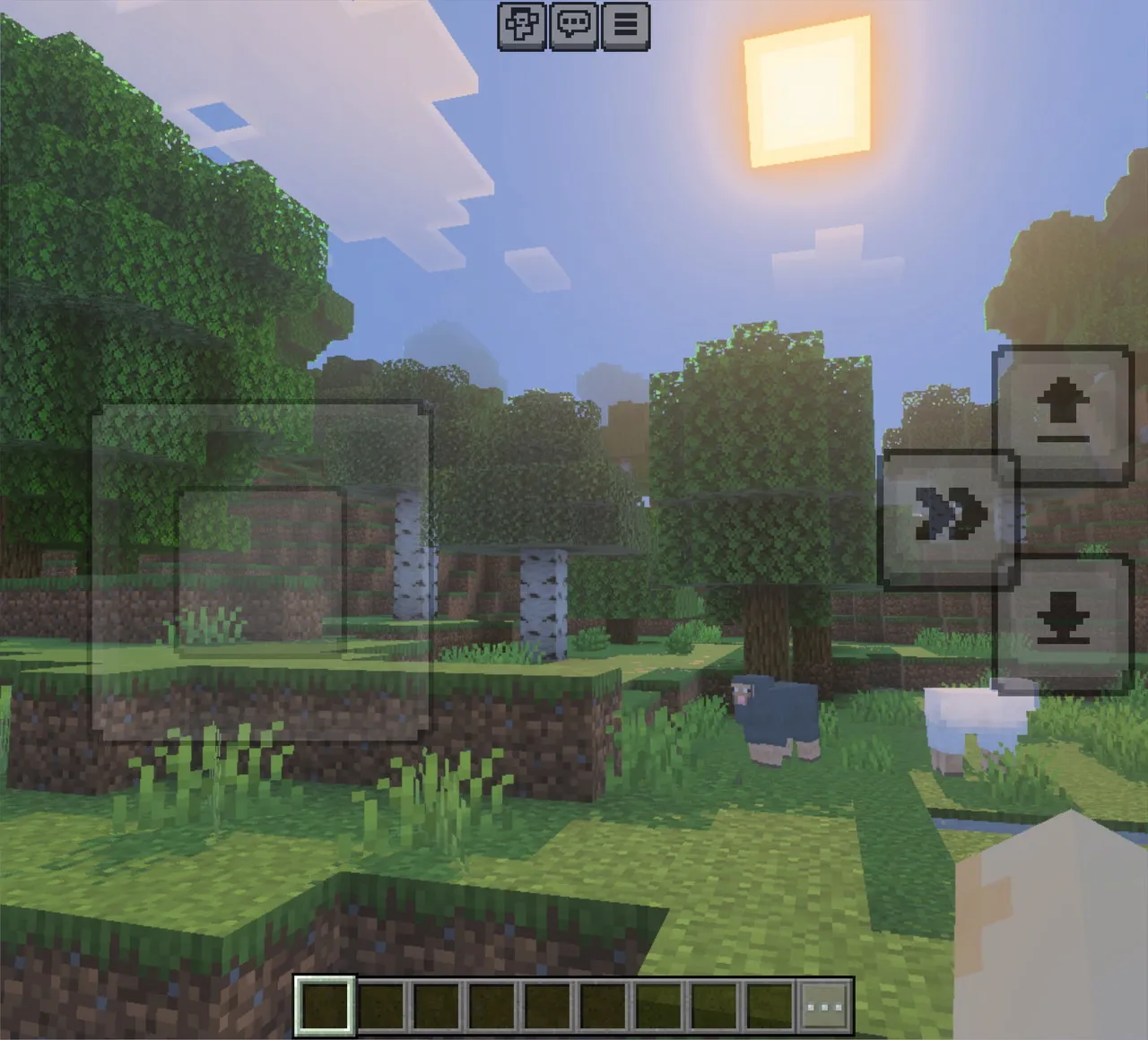
Task: Open the pause menu with the hamburger icon
Action: coord(626,26)
